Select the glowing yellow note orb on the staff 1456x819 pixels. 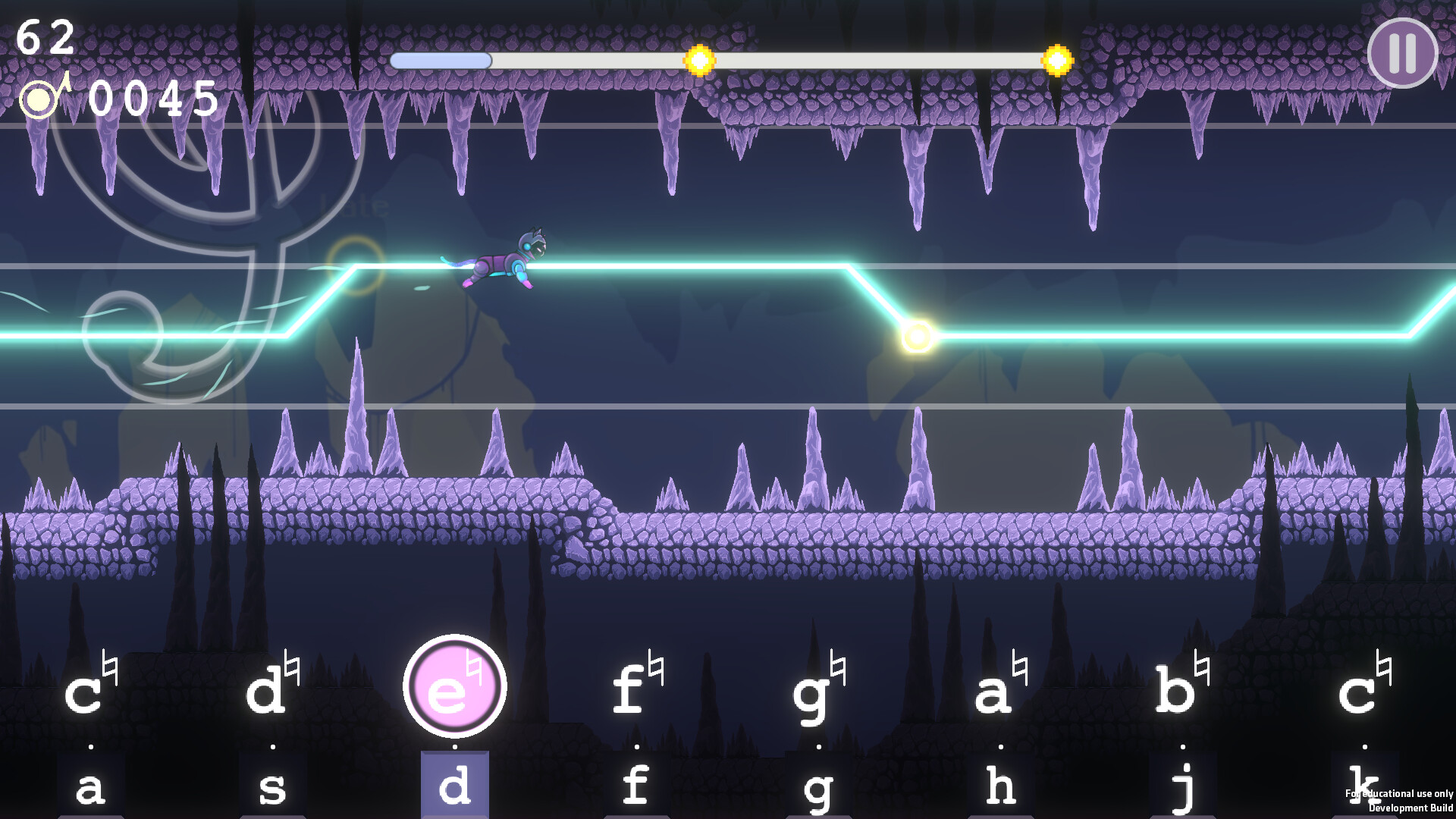point(918,334)
